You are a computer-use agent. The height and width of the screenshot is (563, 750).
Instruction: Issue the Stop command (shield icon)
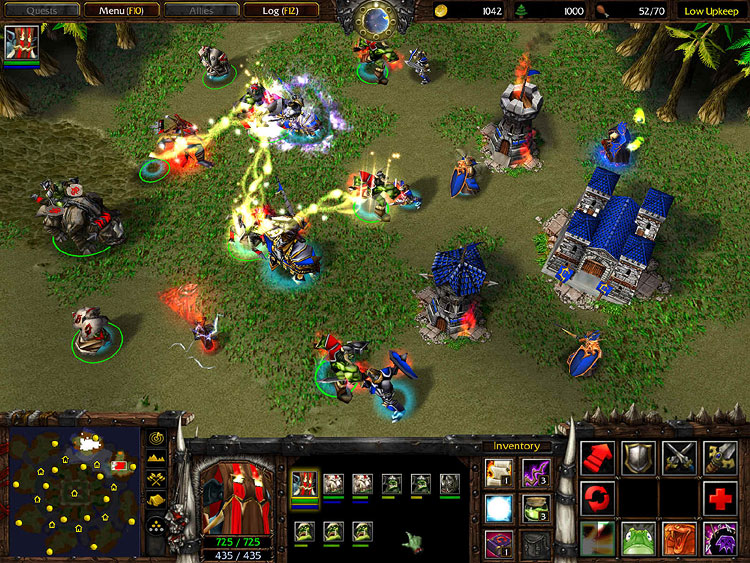[638, 458]
